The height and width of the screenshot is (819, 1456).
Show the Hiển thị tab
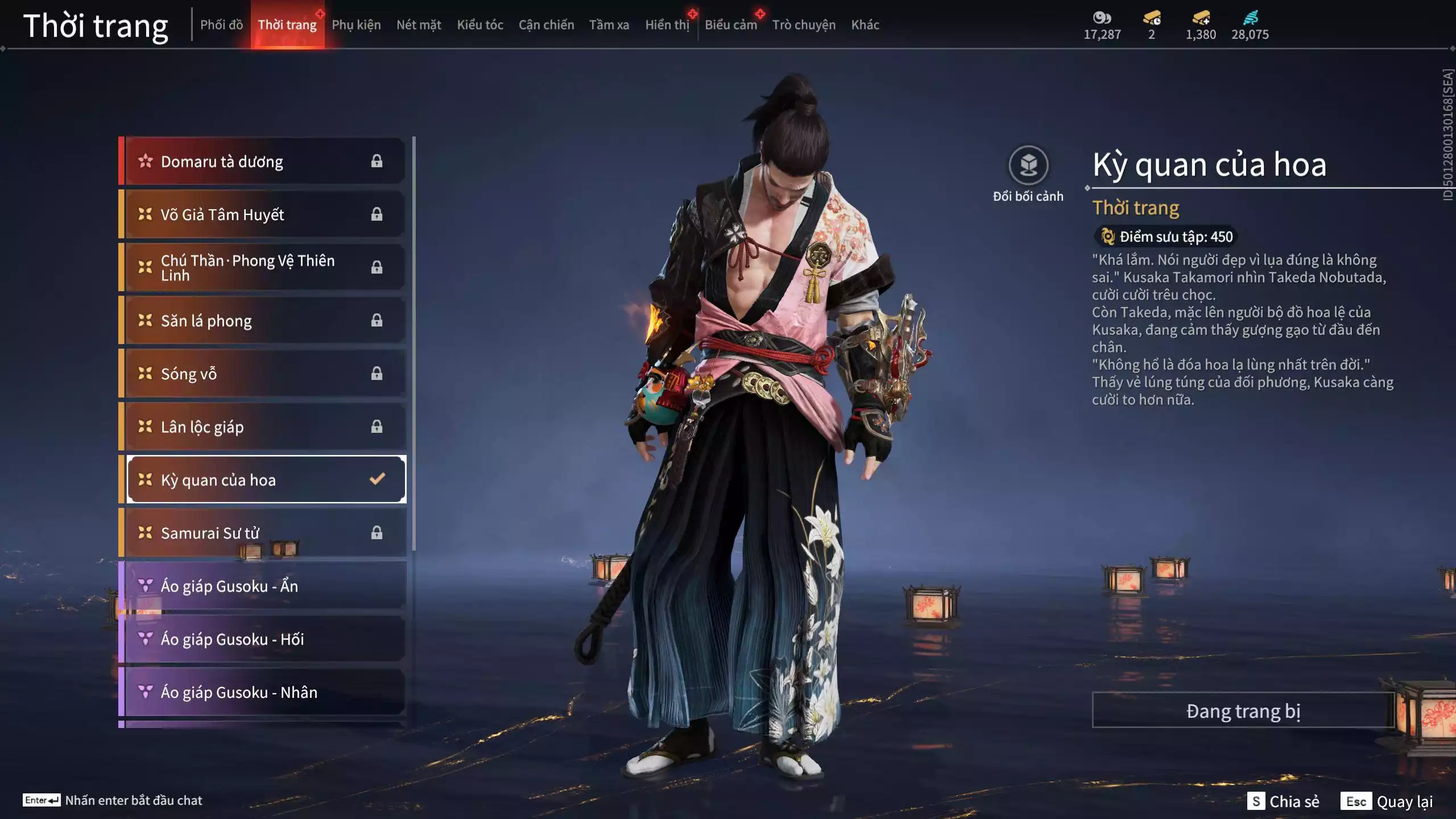tap(667, 25)
